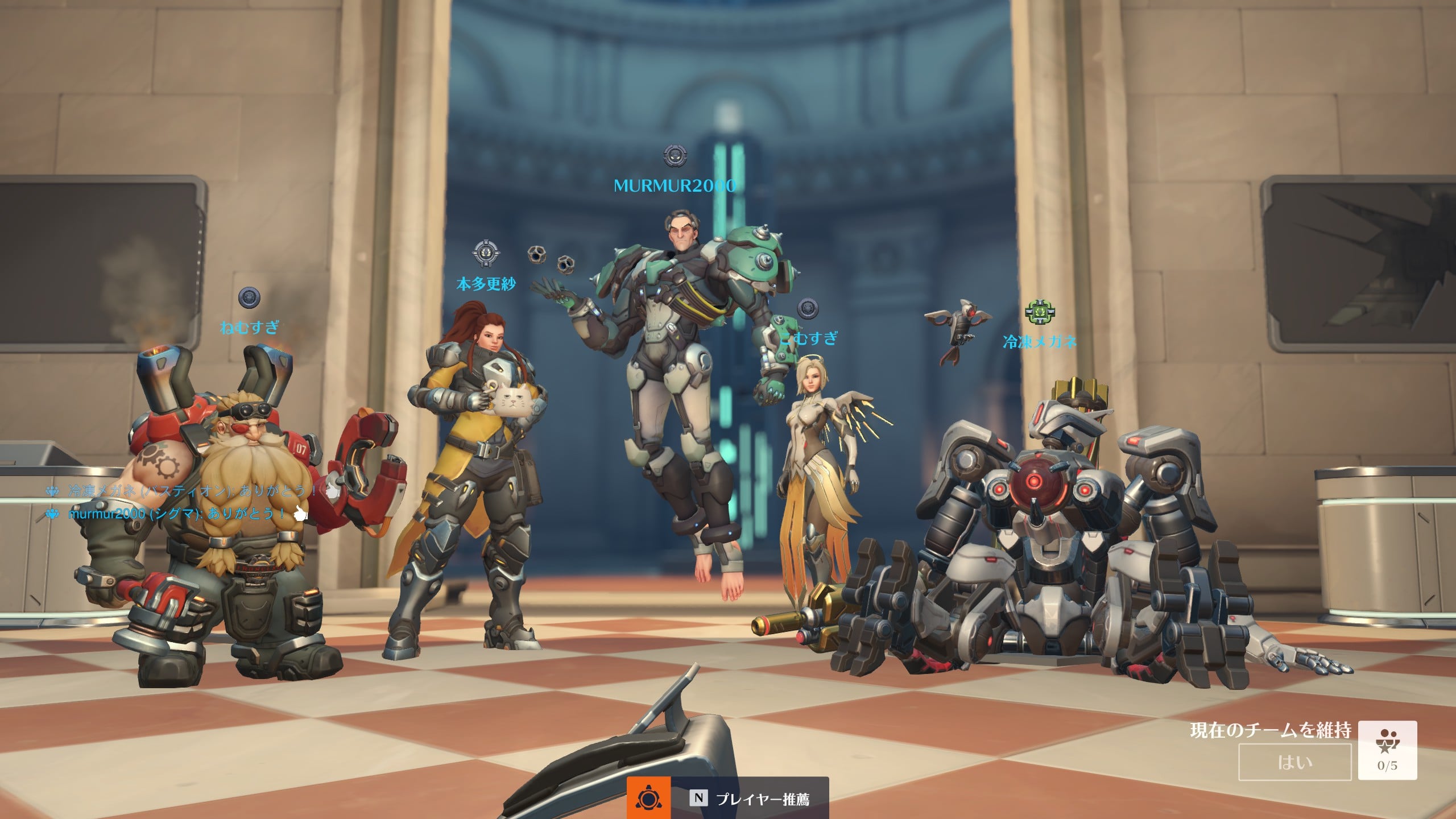
Task: Click the はい button to keep team
Action: pos(1294,762)
